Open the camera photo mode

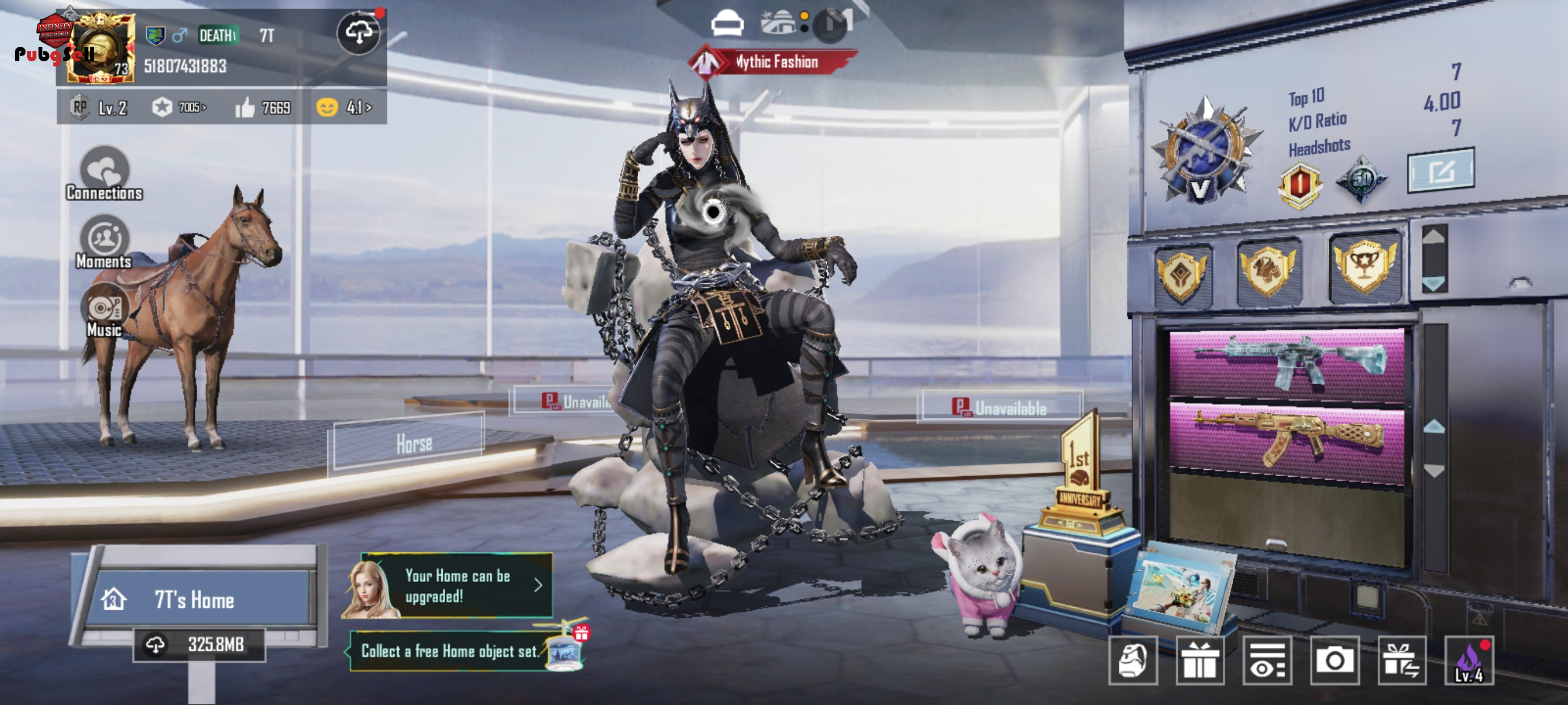[x=1334, y=661]
